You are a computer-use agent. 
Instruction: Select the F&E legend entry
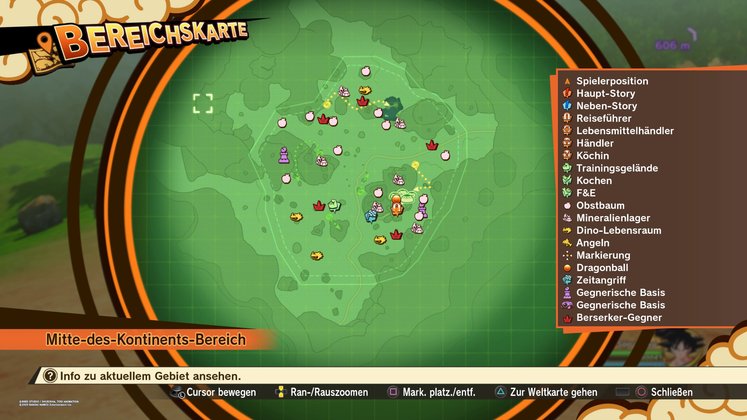coord(585,193)
